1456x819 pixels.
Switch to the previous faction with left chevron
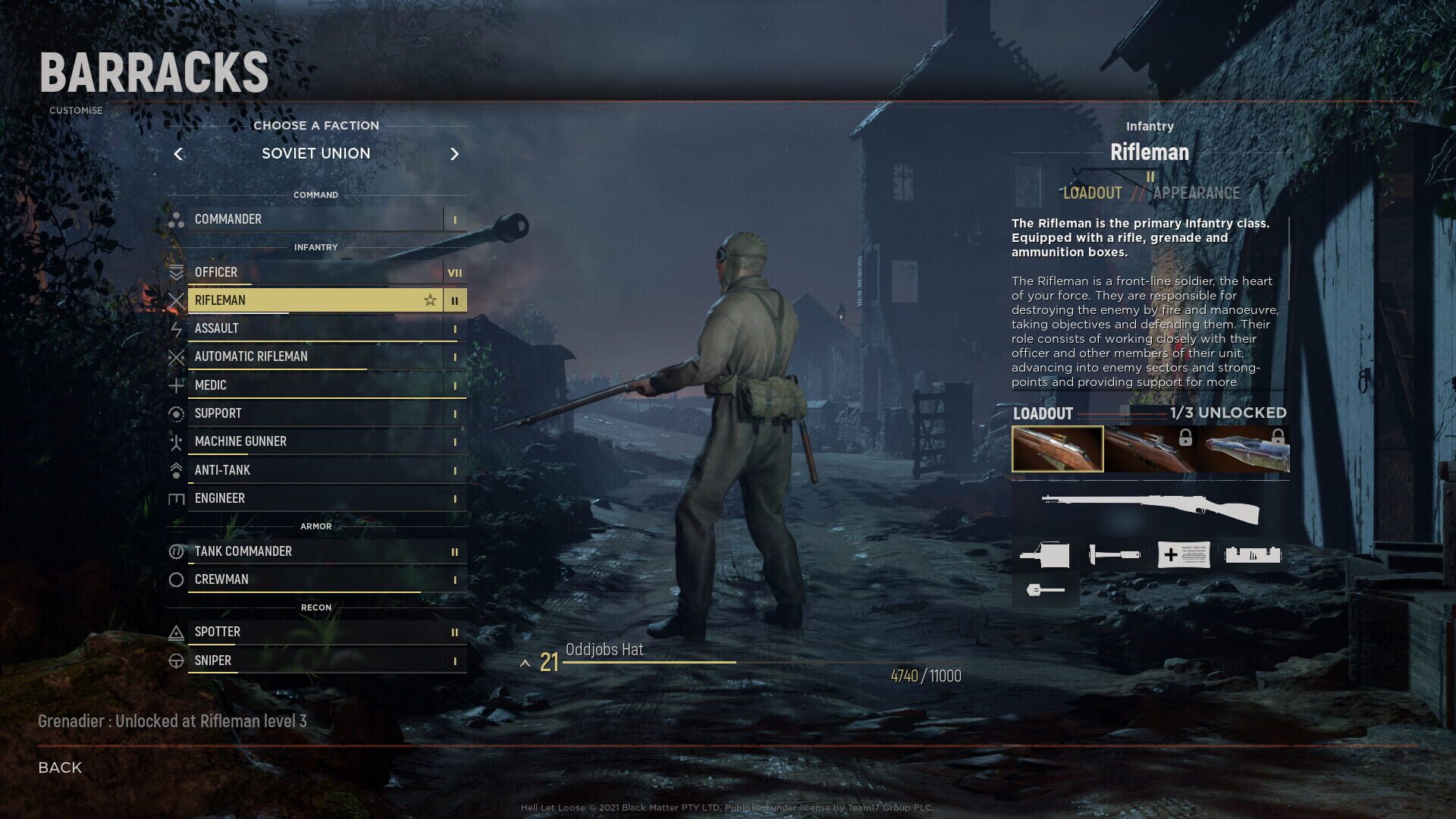point(180,154)
